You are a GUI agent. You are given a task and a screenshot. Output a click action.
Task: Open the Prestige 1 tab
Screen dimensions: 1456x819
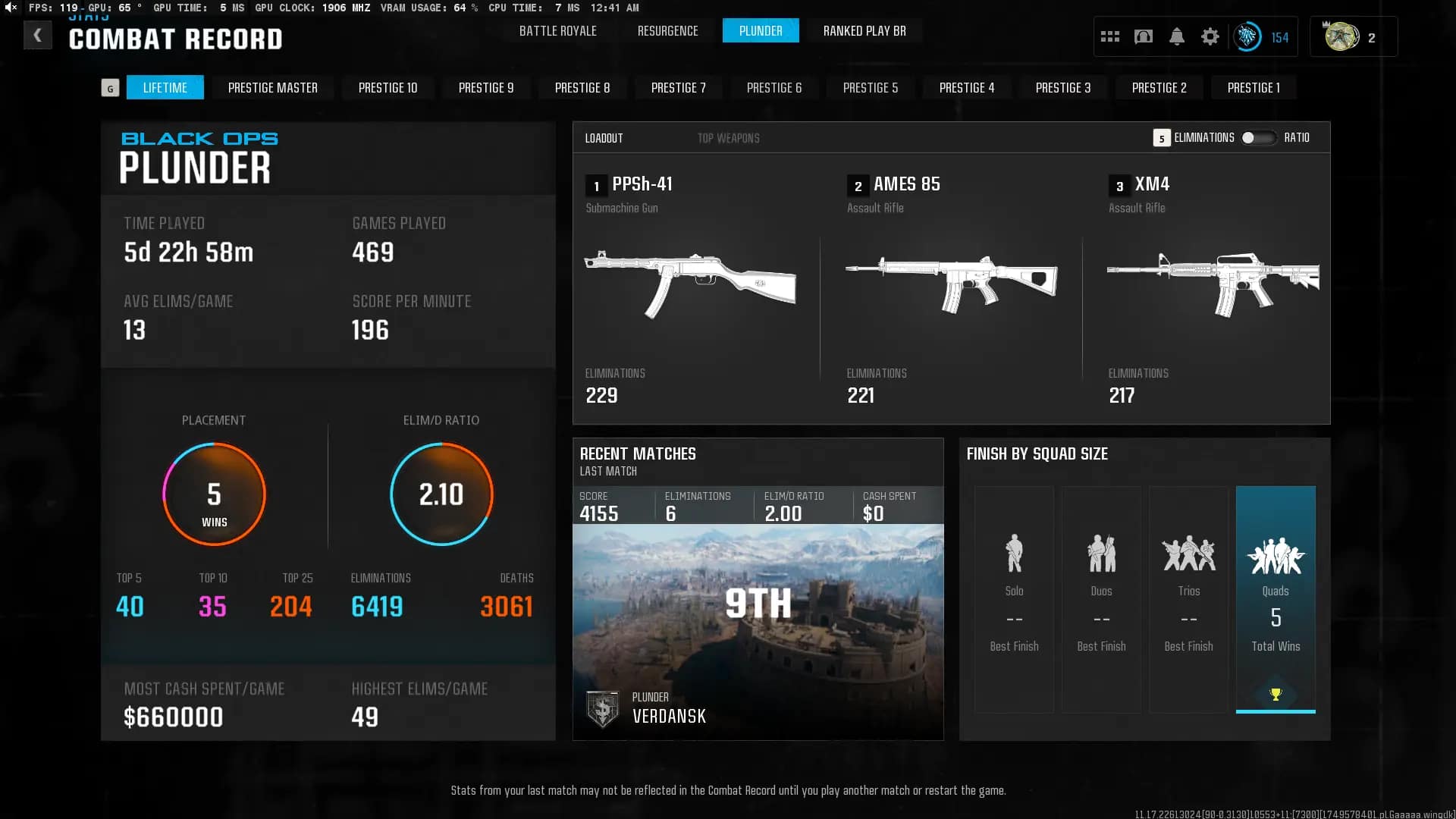pos(1253,88)
